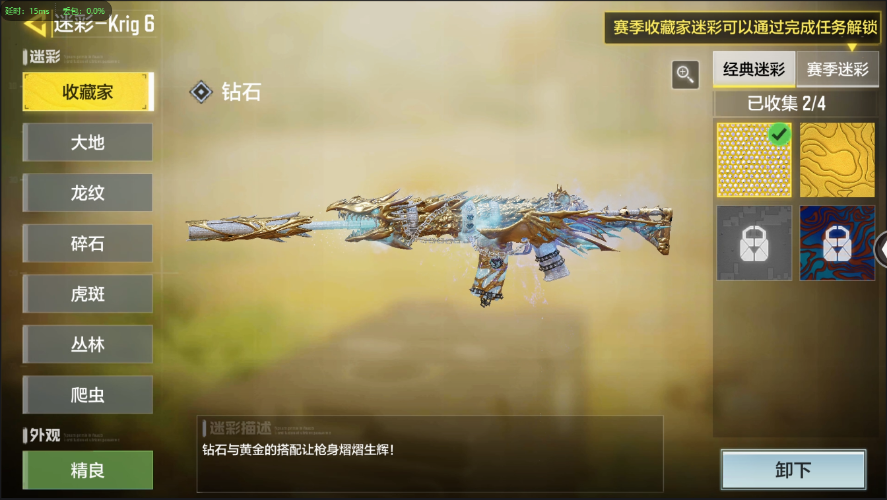Click the magnifier zoom icon
The height and width of the screenshot is (500, 887).
coord(685,73)
